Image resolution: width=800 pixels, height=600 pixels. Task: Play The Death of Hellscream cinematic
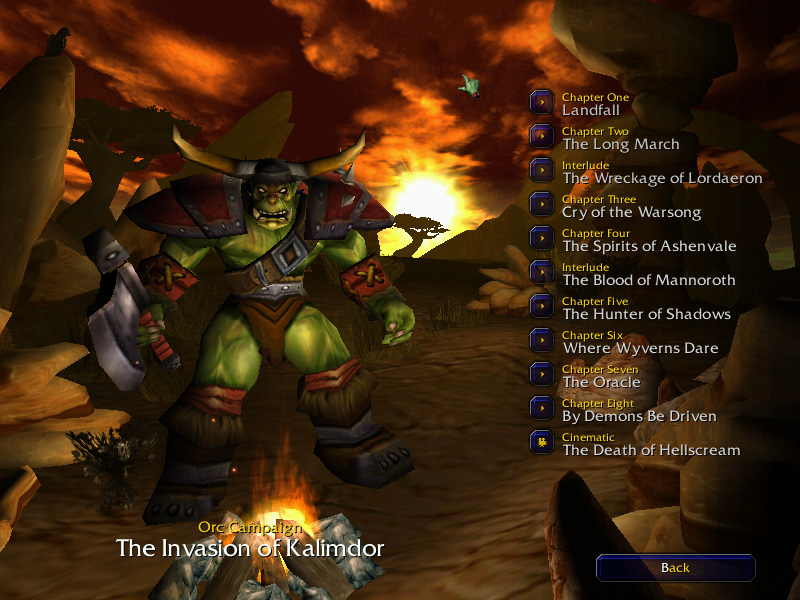542,442
